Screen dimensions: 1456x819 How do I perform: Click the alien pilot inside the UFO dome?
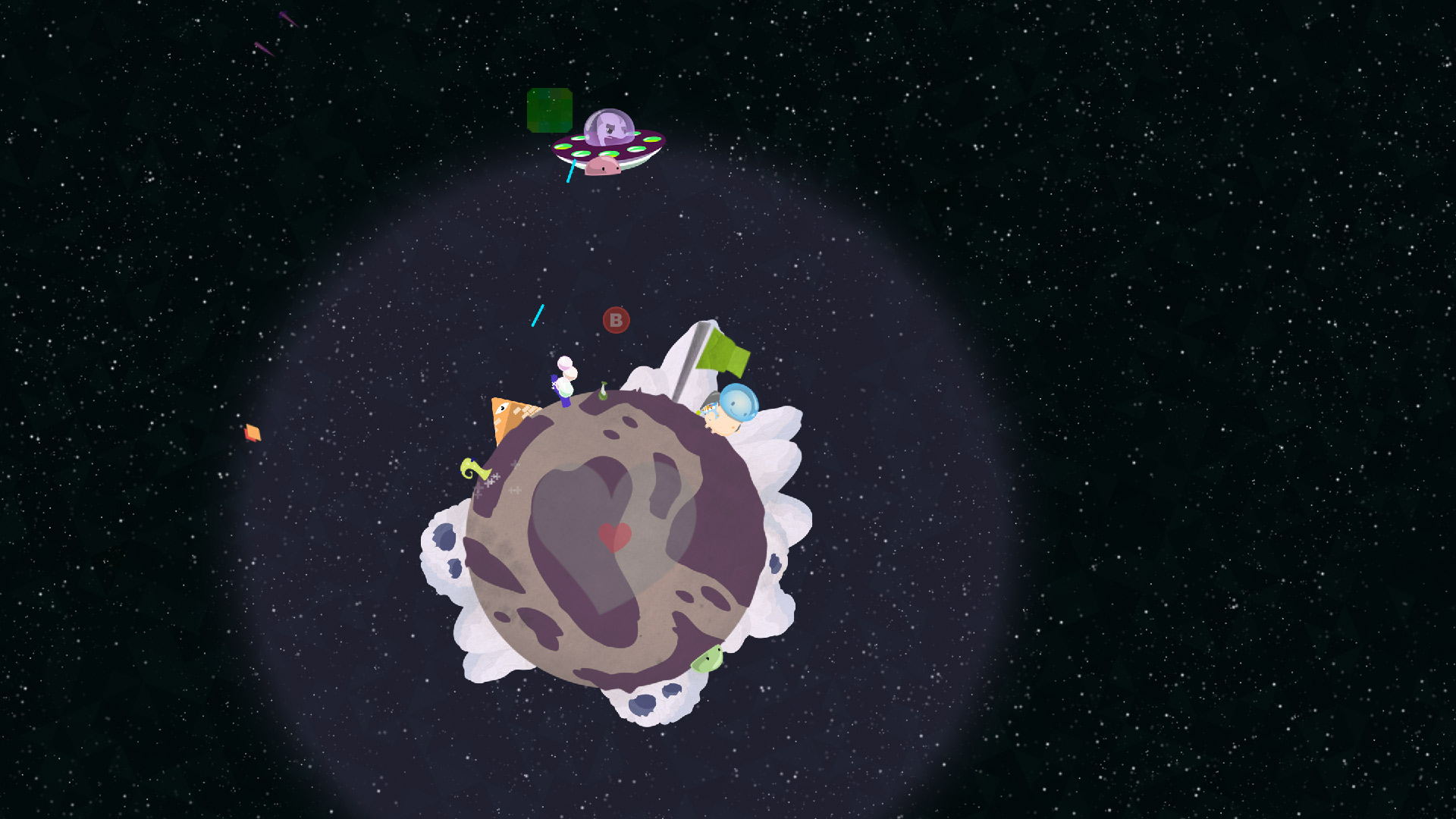point(609,129)
